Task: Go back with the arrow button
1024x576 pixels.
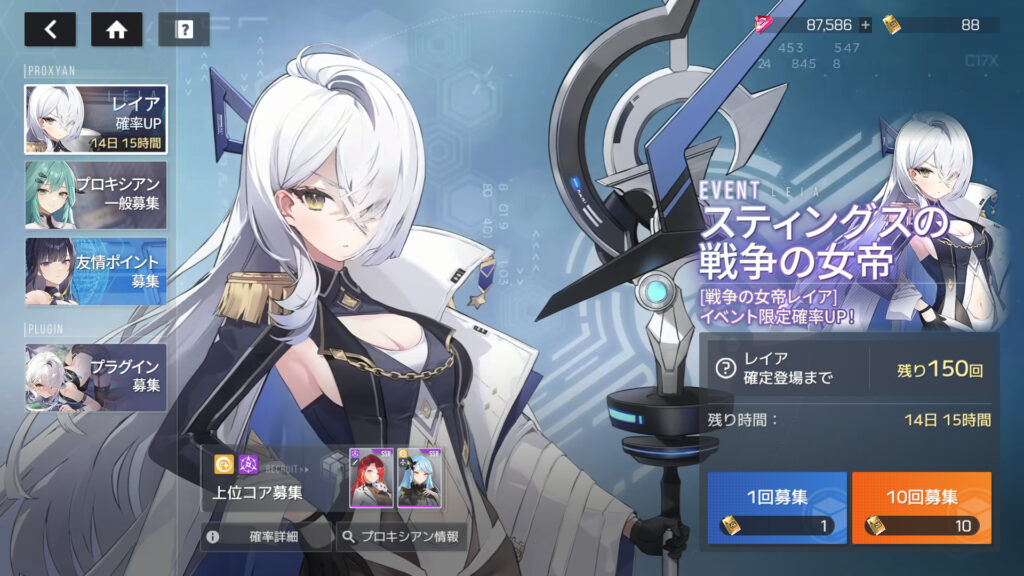Action: click(50, 29)
